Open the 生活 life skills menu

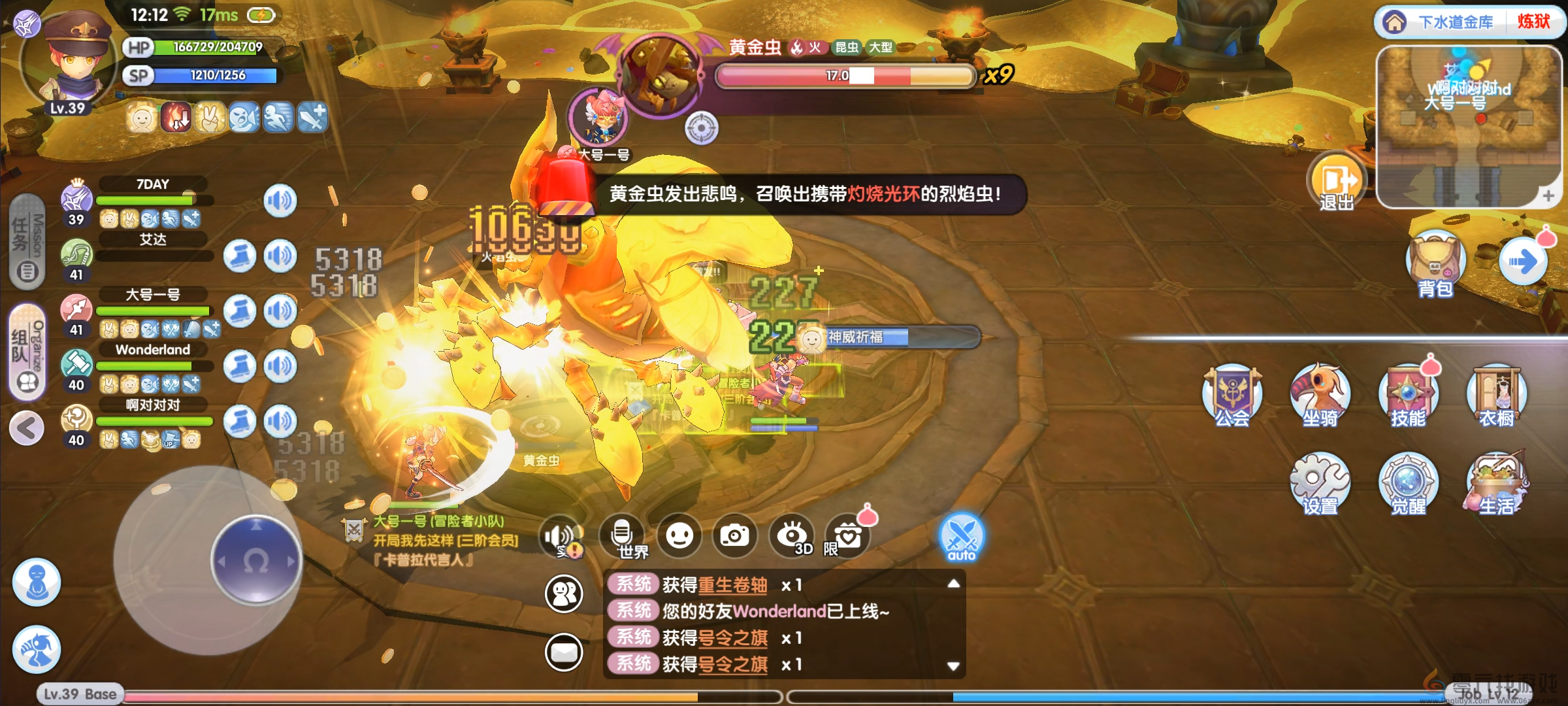1496,484
